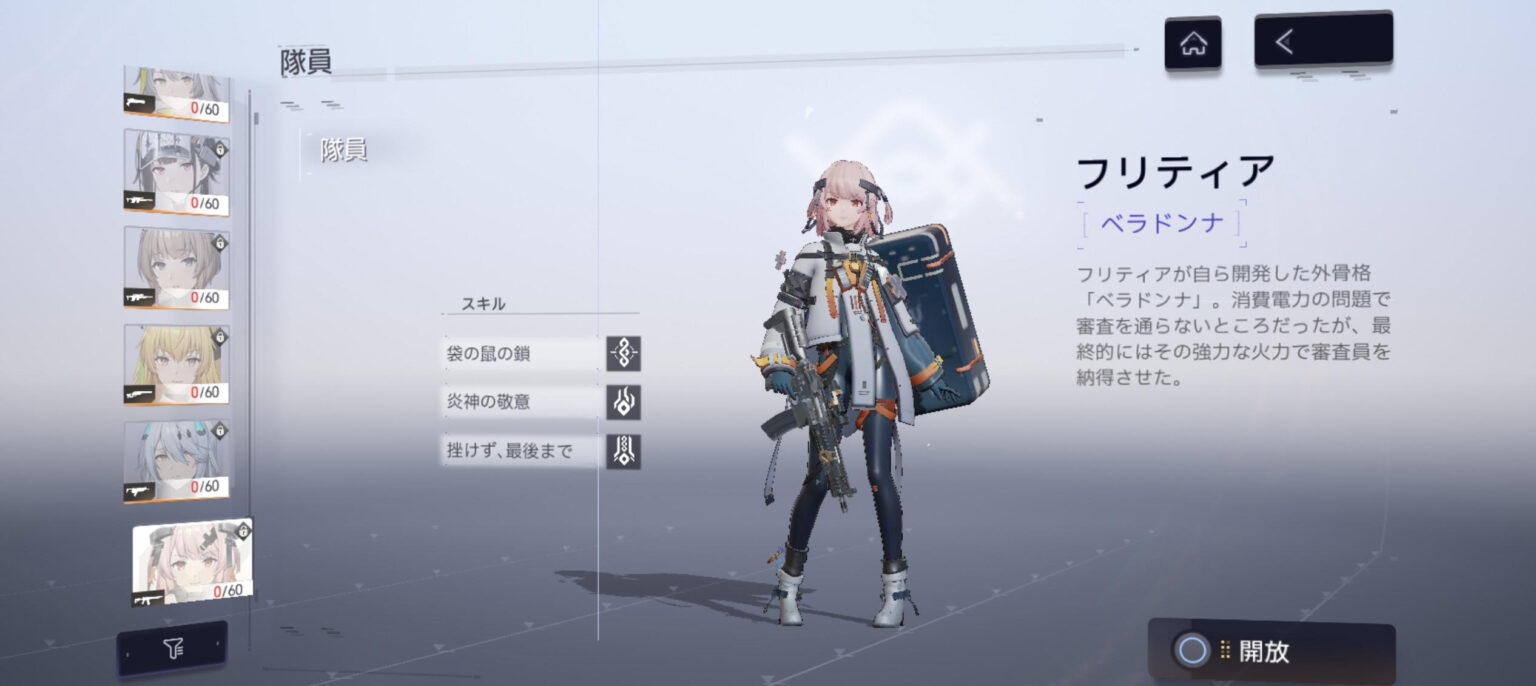Click the pink-haired character portrait in the list
The height and width of the screenshot is (686, 1536).
point(191,562)
